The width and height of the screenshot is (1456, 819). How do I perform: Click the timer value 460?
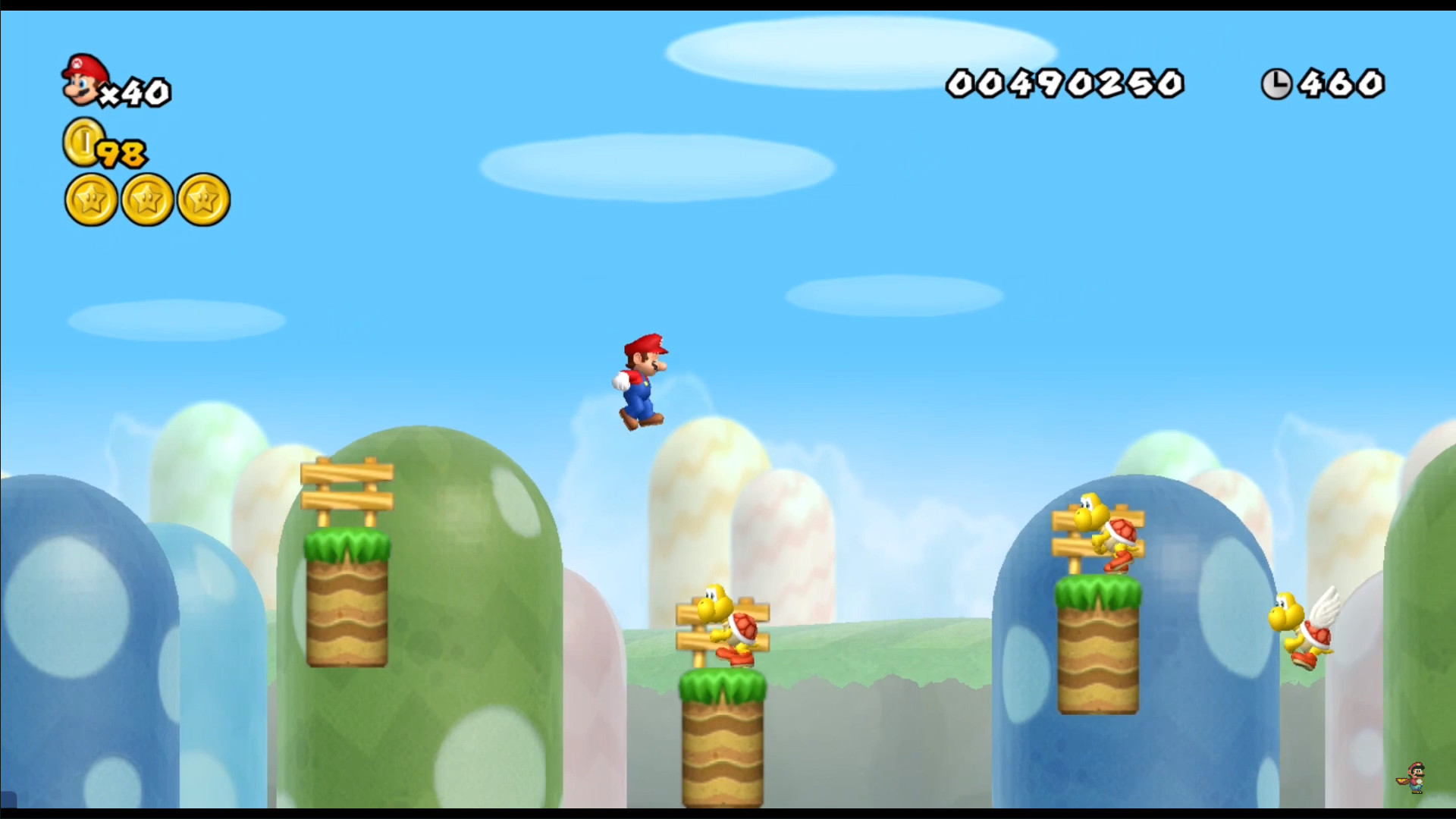(1339, 83)
